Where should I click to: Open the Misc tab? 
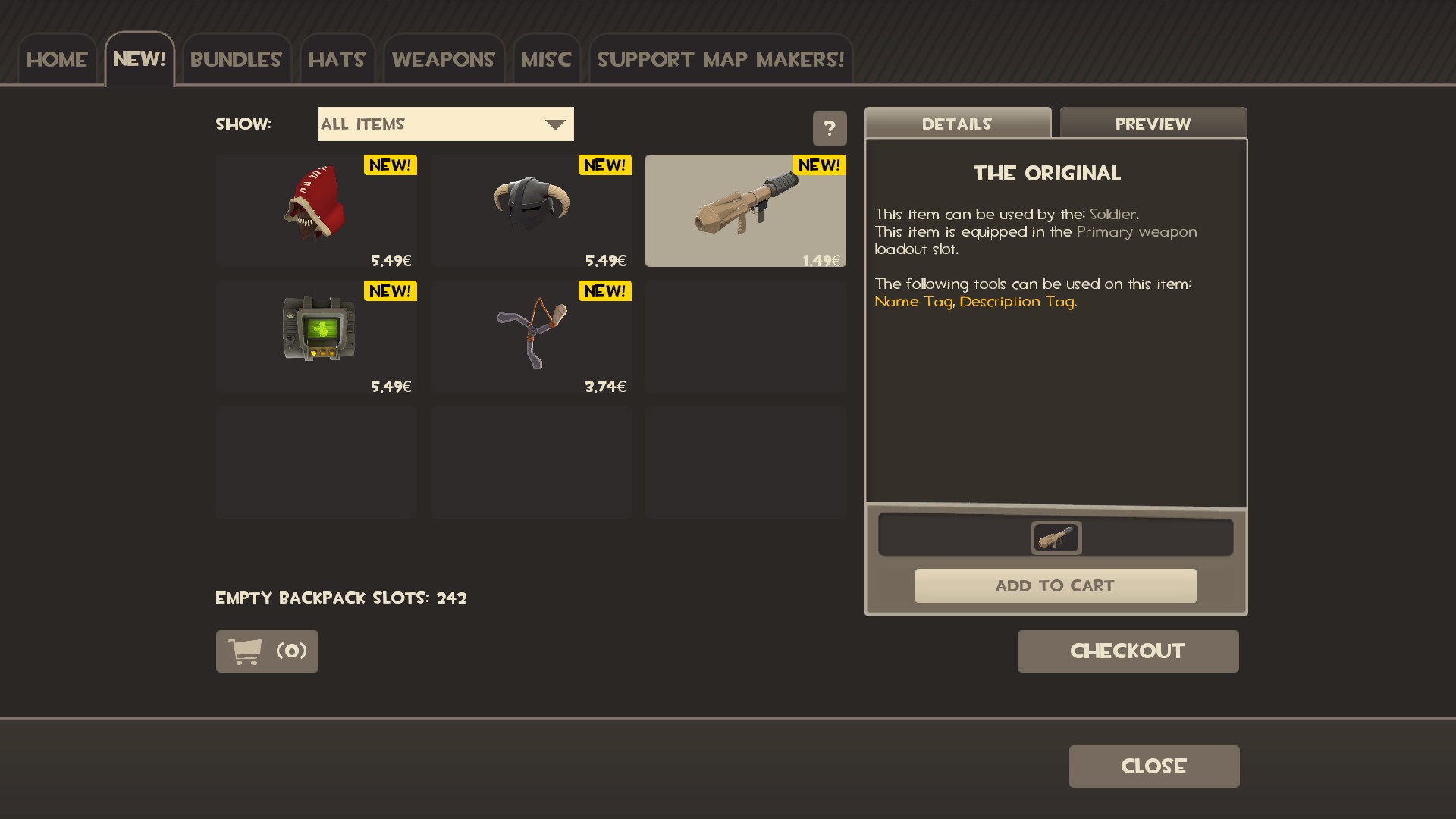tap(546, 59)
